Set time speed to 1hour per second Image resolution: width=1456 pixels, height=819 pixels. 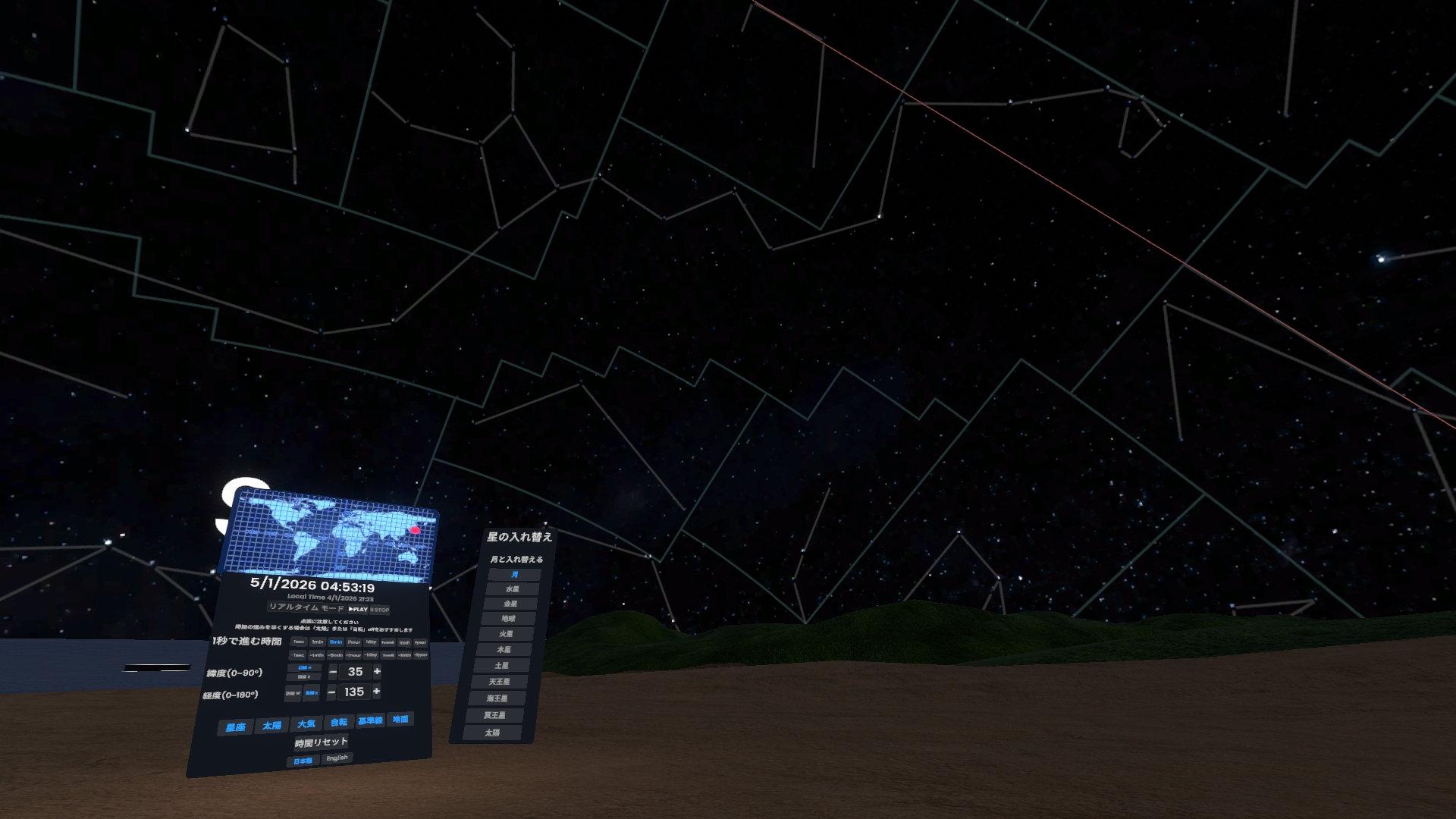[353, 642]
